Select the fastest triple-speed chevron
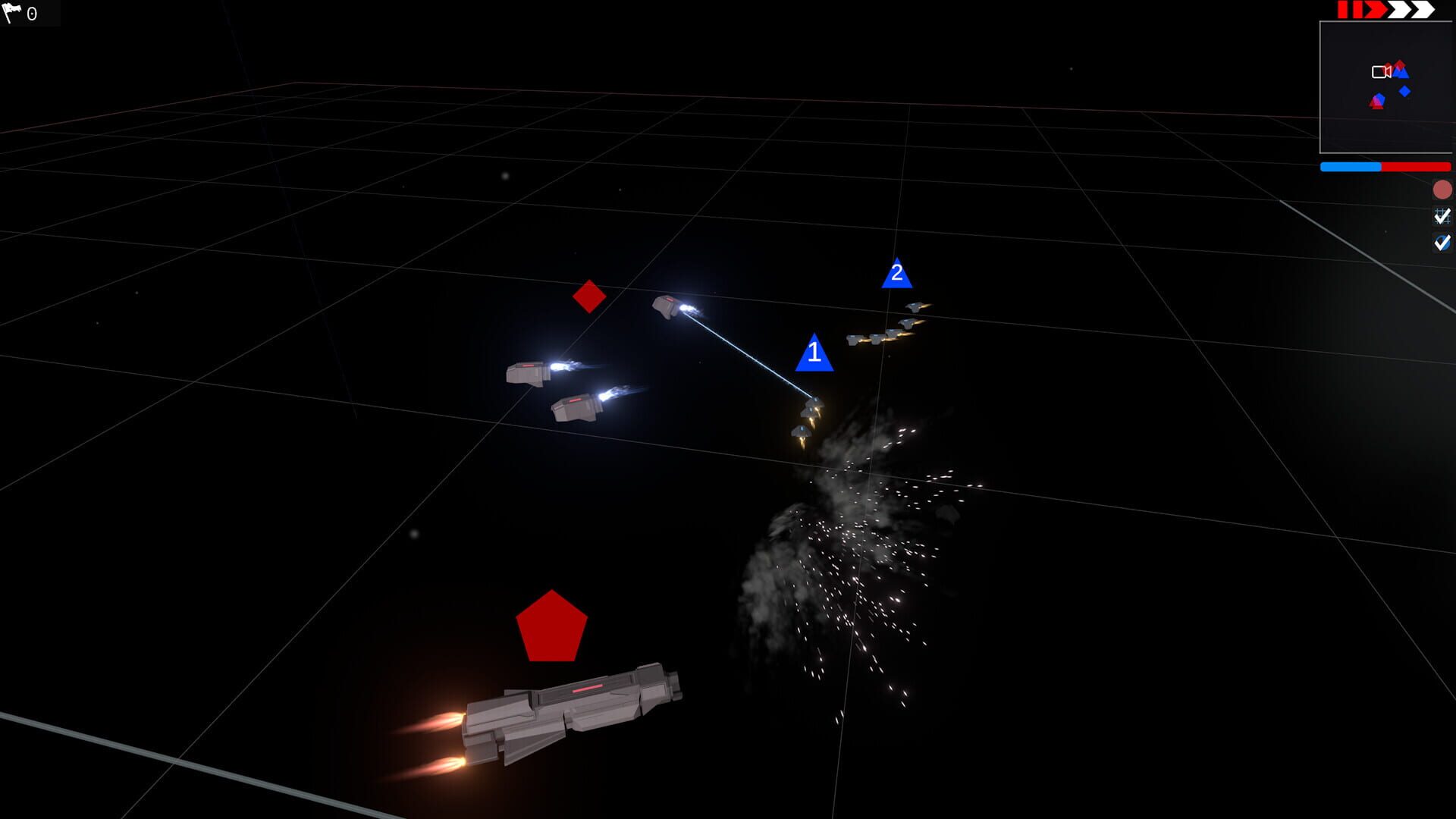Image resolution: width=1456 pixels, height=819 pixels. click(x=1424, y=10)
